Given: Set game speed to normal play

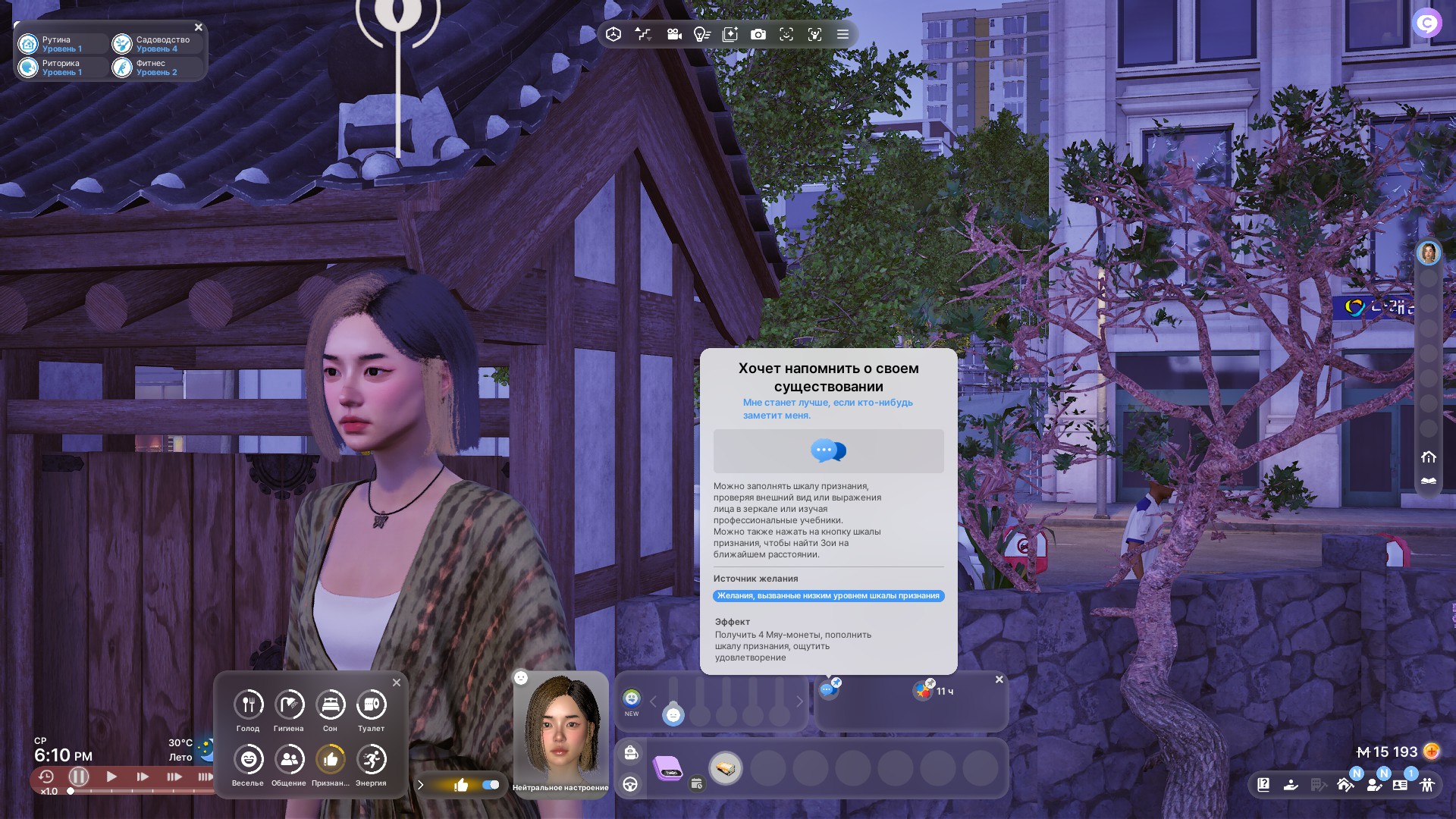Looking at the screenshot, I should pos(111,777).
